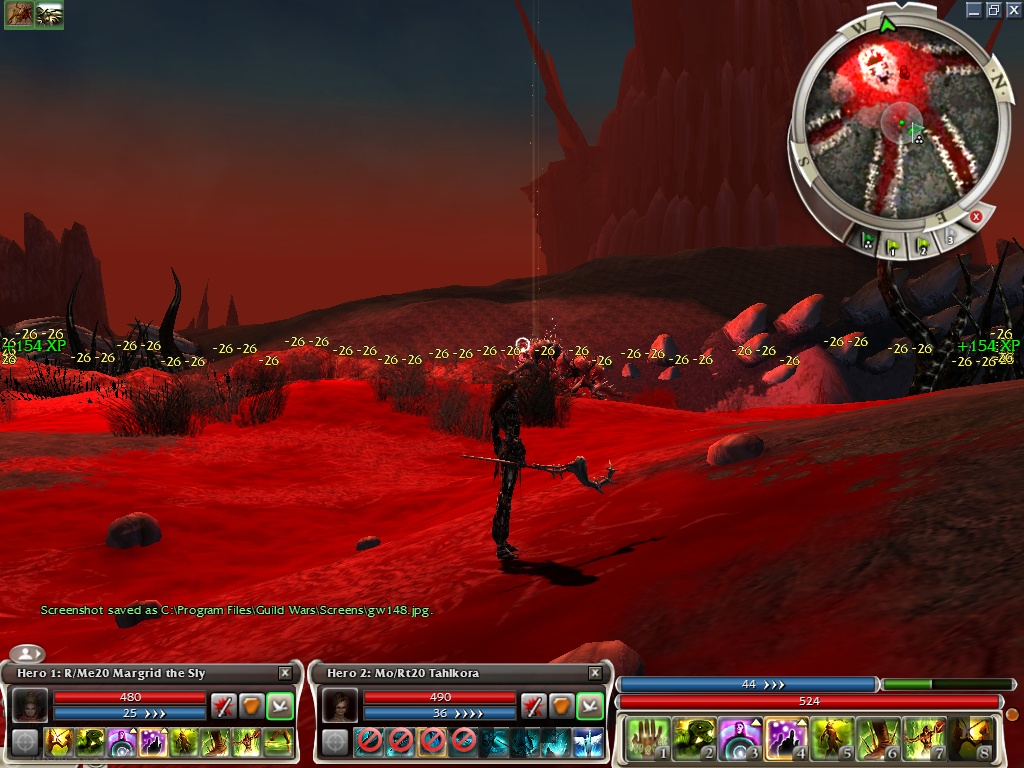Screen dimensions: 1024x768
Task: Set Margrid the Sly to avoid combat
Action: click(280, 705)
